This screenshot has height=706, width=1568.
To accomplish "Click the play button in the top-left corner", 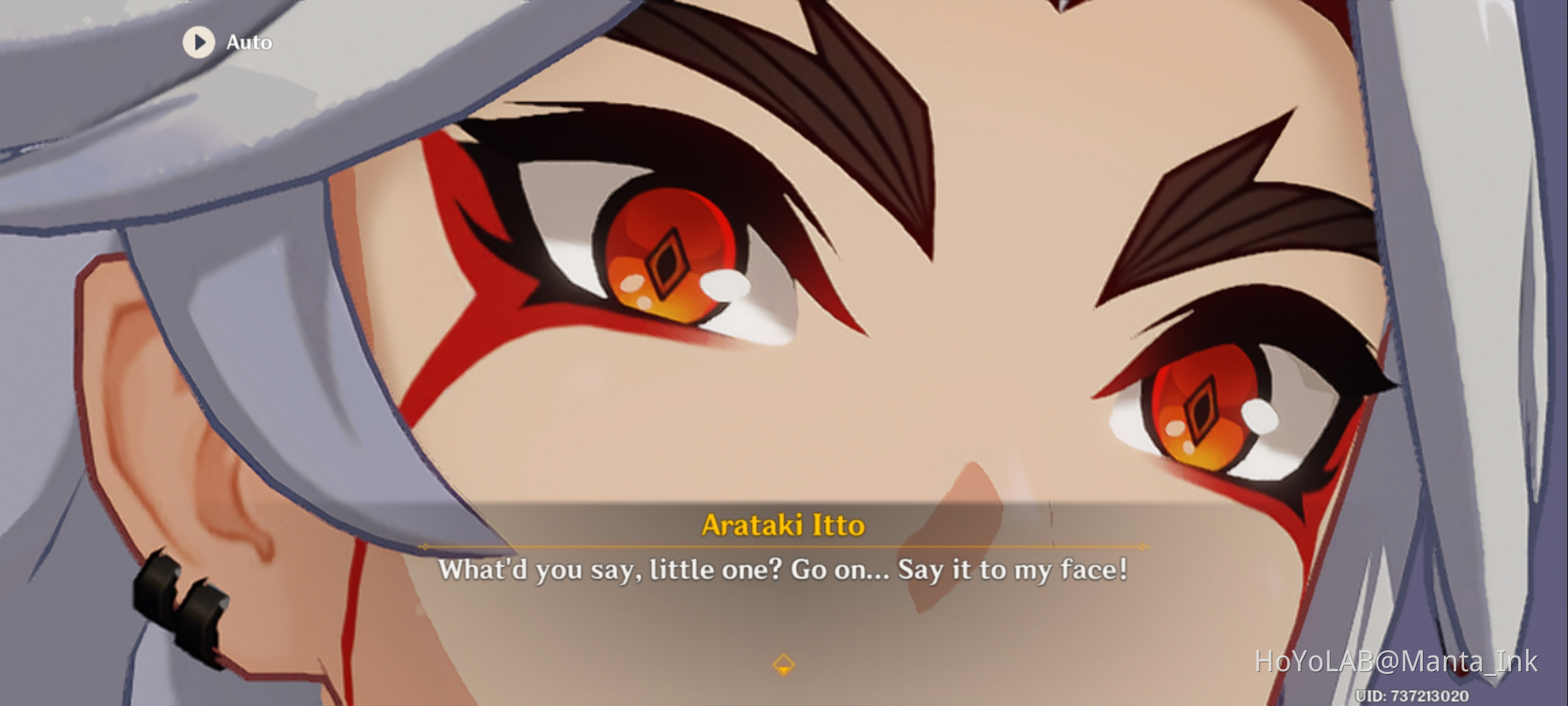I will (x=199, y=42).
